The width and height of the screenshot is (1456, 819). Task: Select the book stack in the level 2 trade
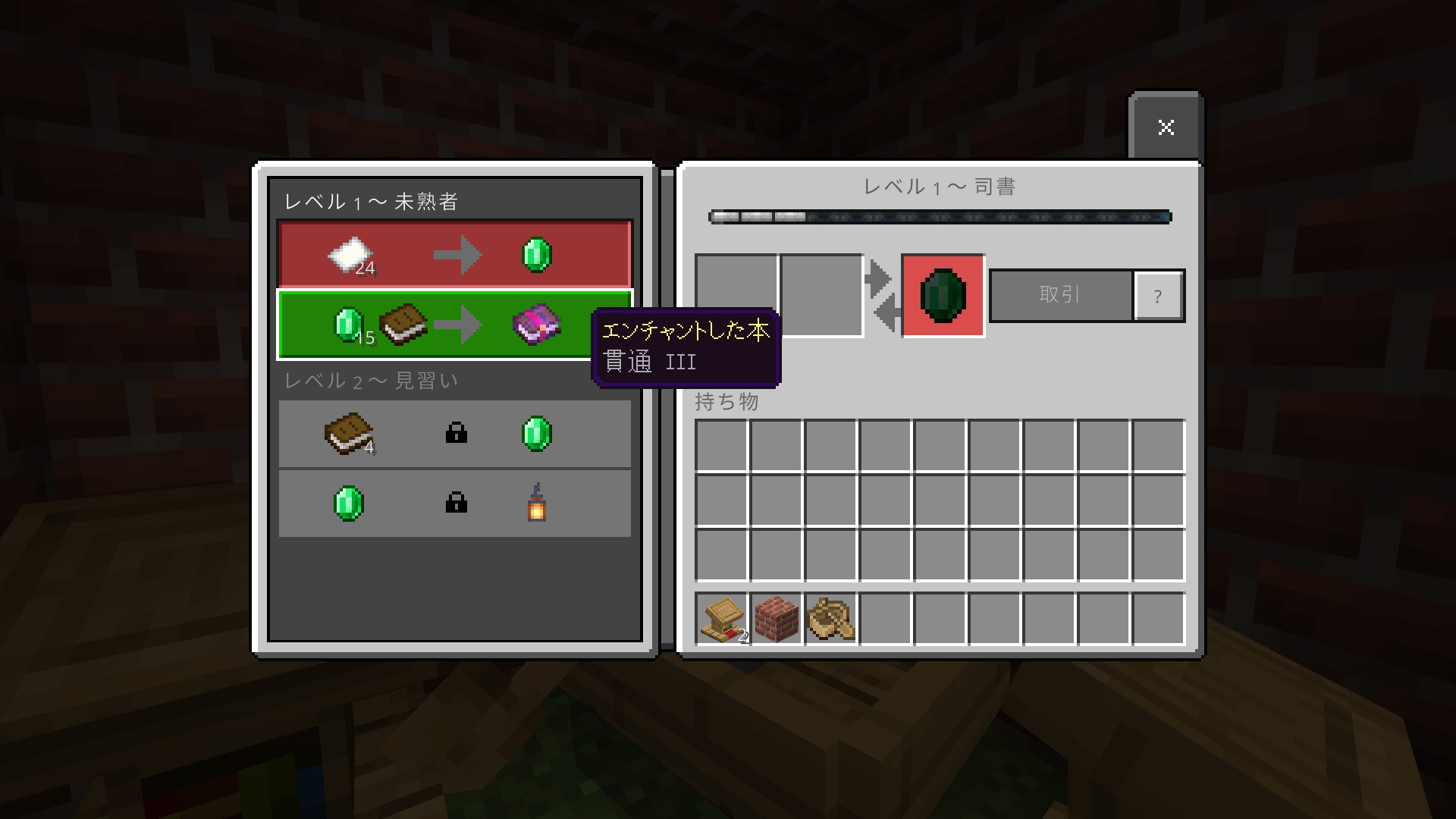(347, 433)
